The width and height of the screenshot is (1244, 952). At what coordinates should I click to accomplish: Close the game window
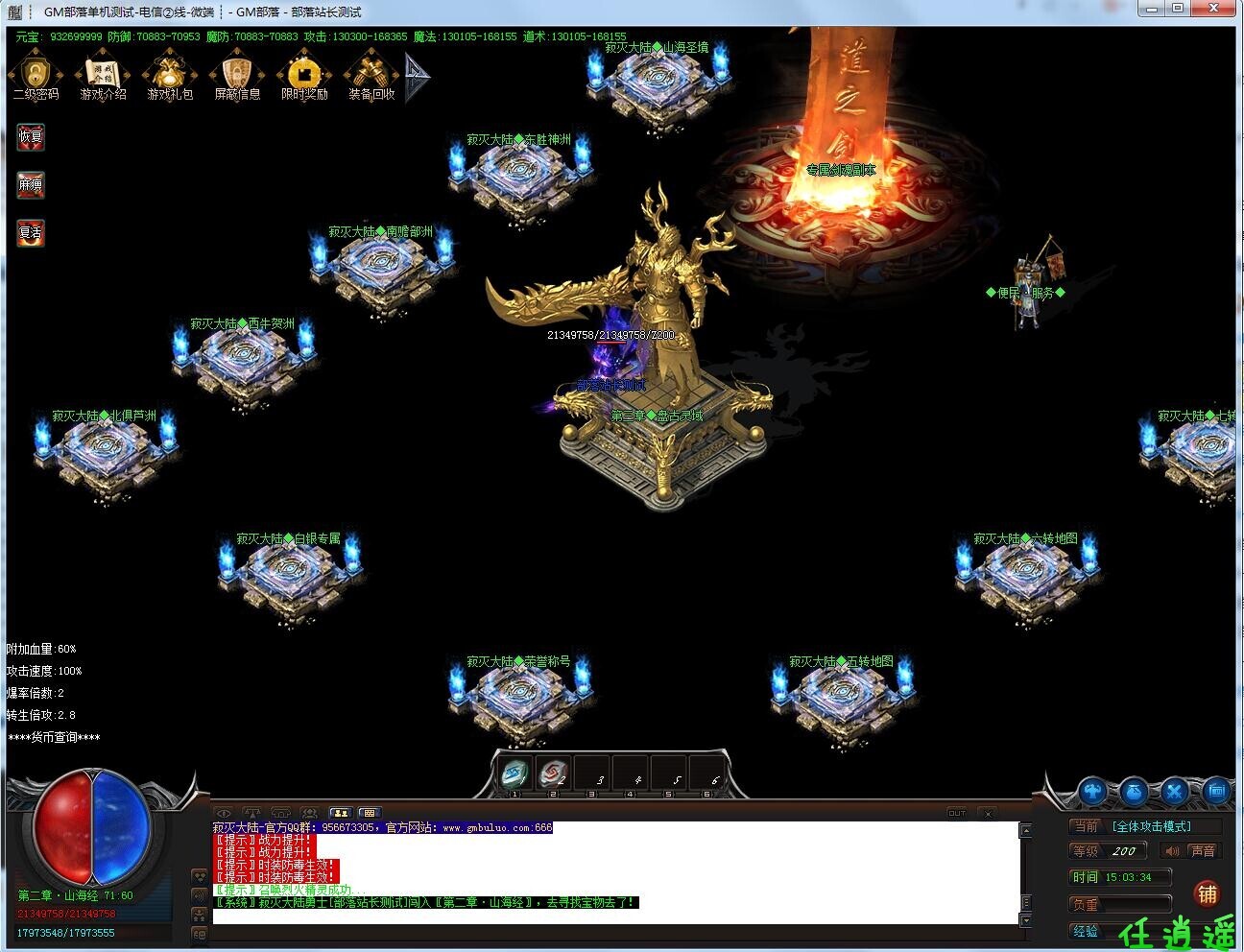pyautogui.click(x=1214, y=9)
